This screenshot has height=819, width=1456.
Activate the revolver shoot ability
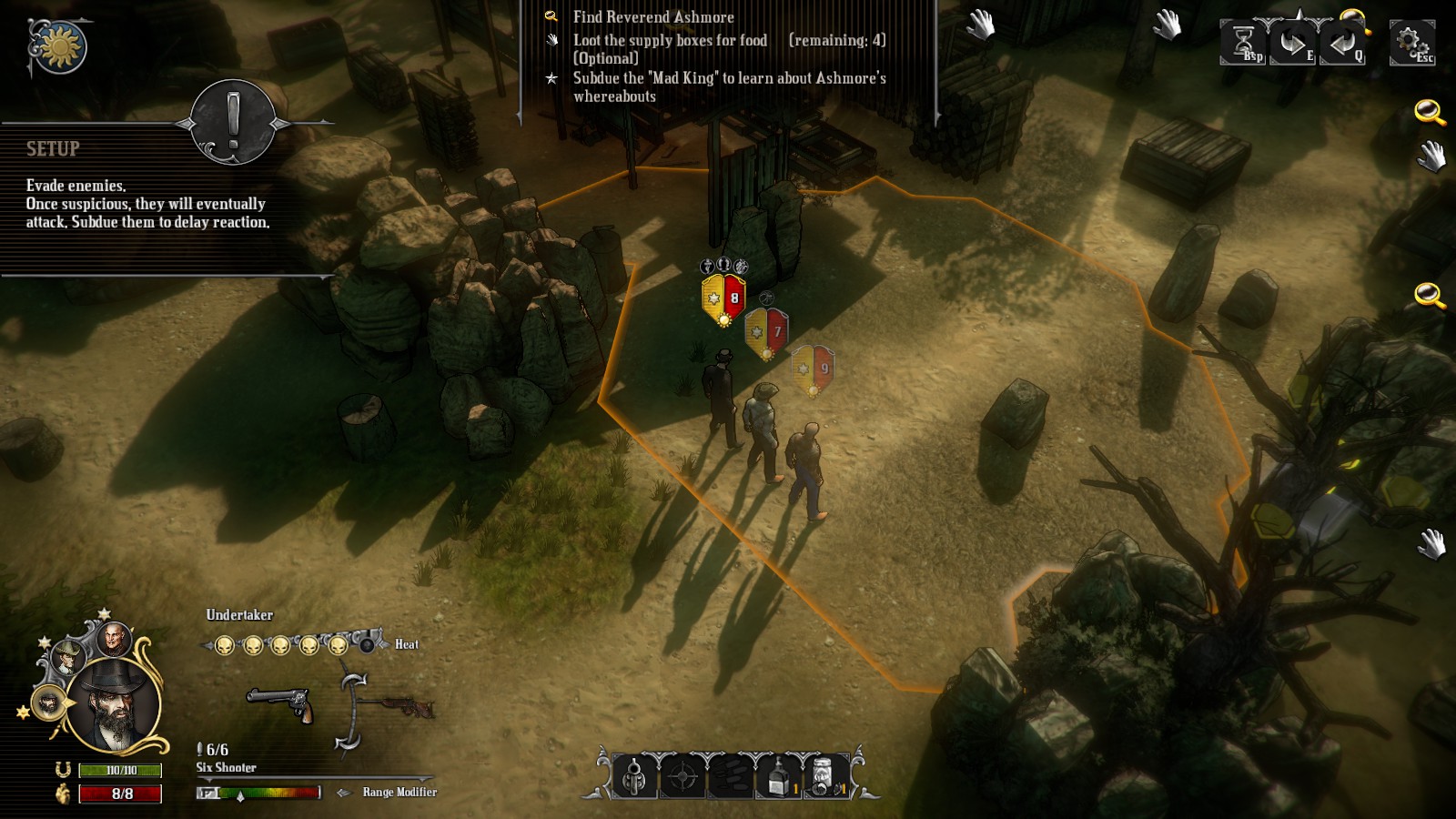point(634,777)
